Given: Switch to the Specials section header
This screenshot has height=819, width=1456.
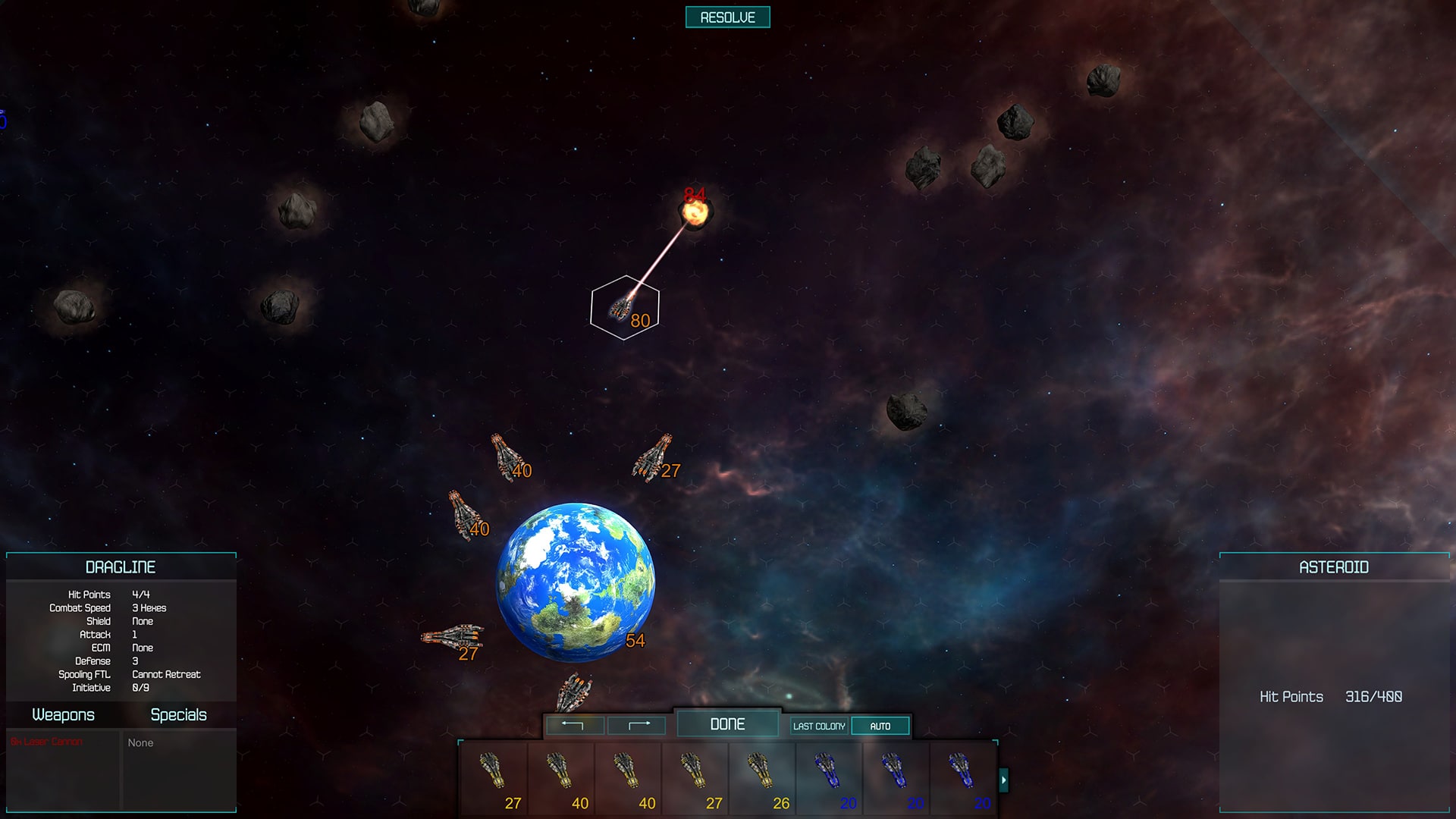Looking at the screenshot, I should pyautogui.click(x=178, y=714).
